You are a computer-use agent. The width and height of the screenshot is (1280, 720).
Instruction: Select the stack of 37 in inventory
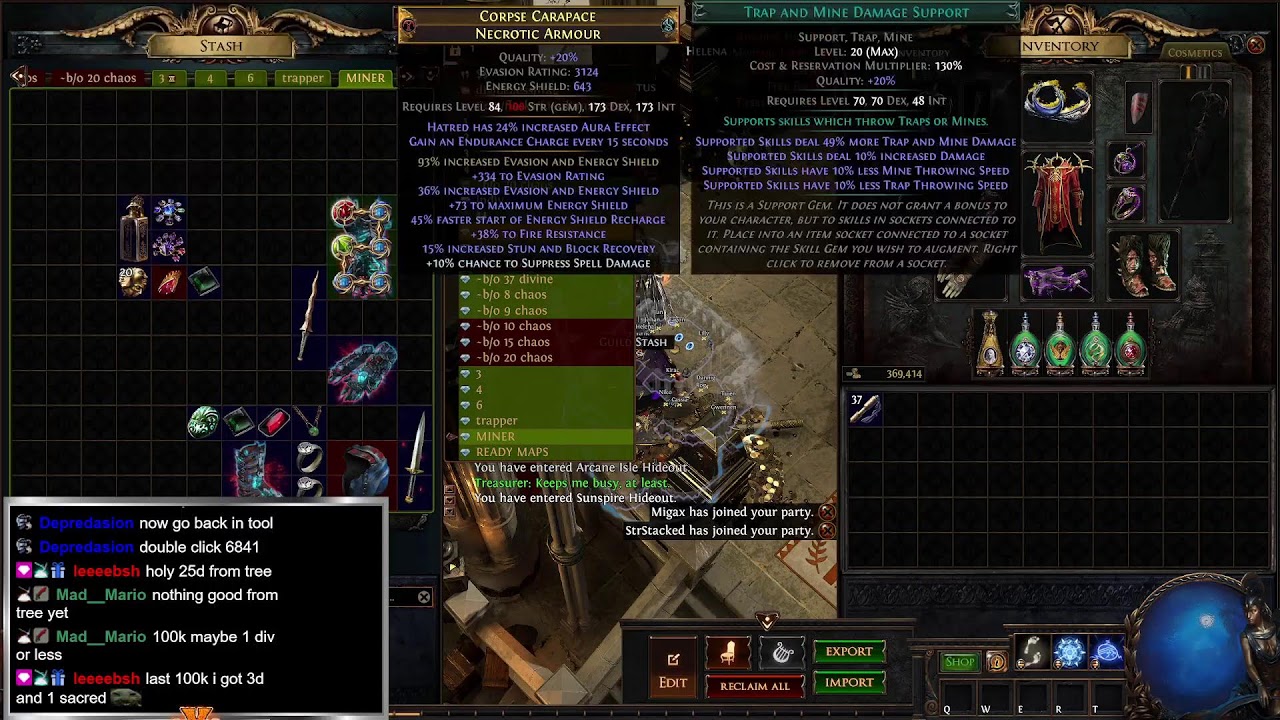864,408
